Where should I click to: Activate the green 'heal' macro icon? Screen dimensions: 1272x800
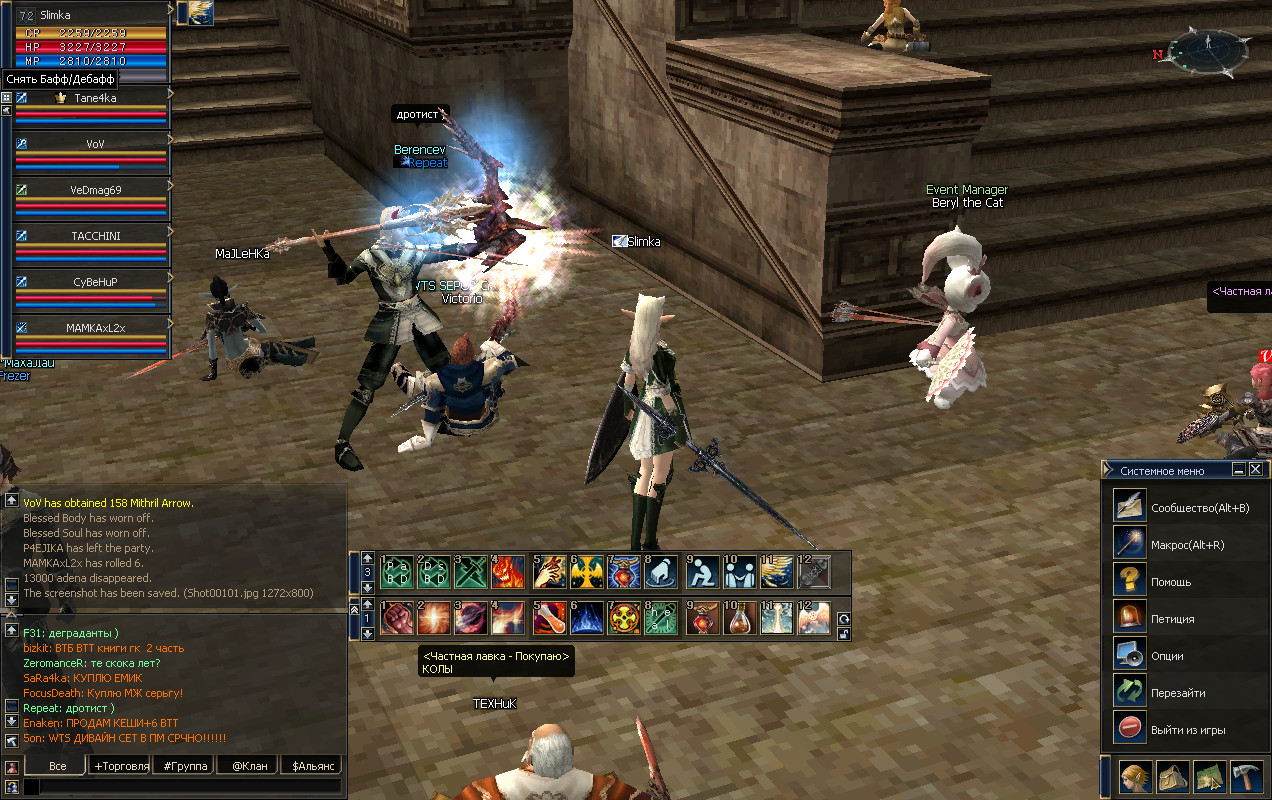661,618
